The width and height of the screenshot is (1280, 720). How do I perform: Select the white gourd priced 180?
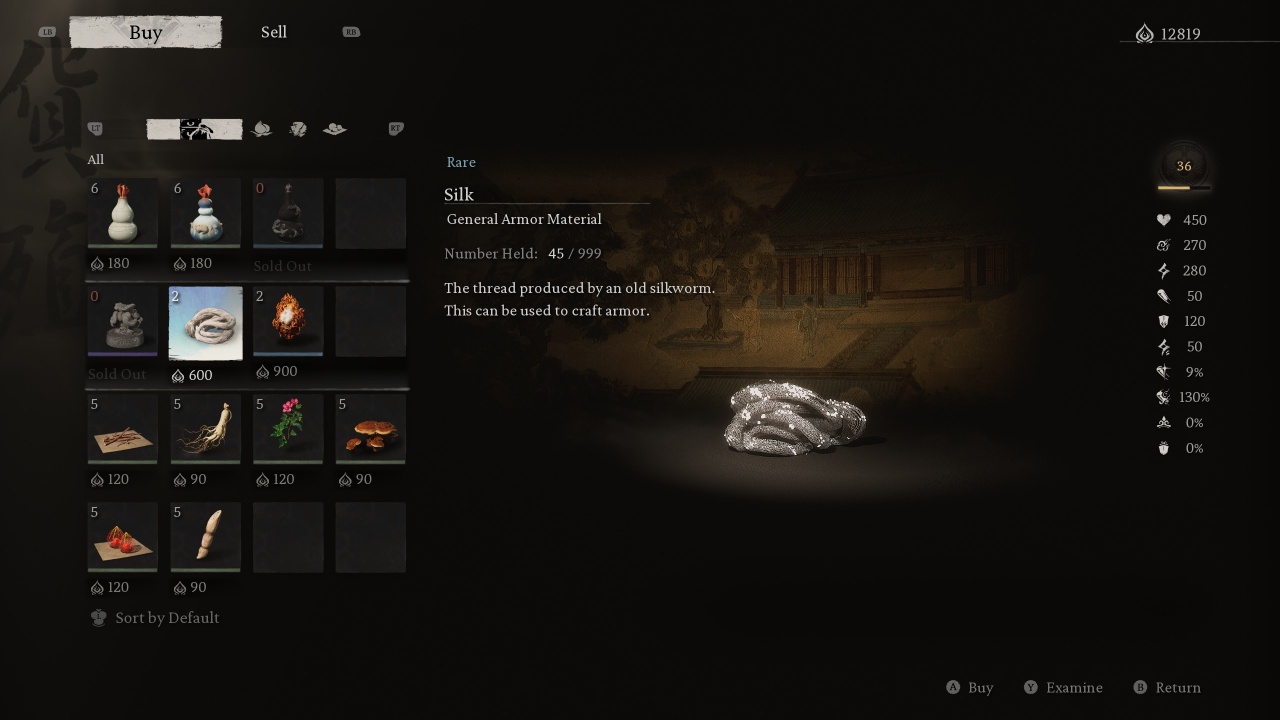coord(123,213)
